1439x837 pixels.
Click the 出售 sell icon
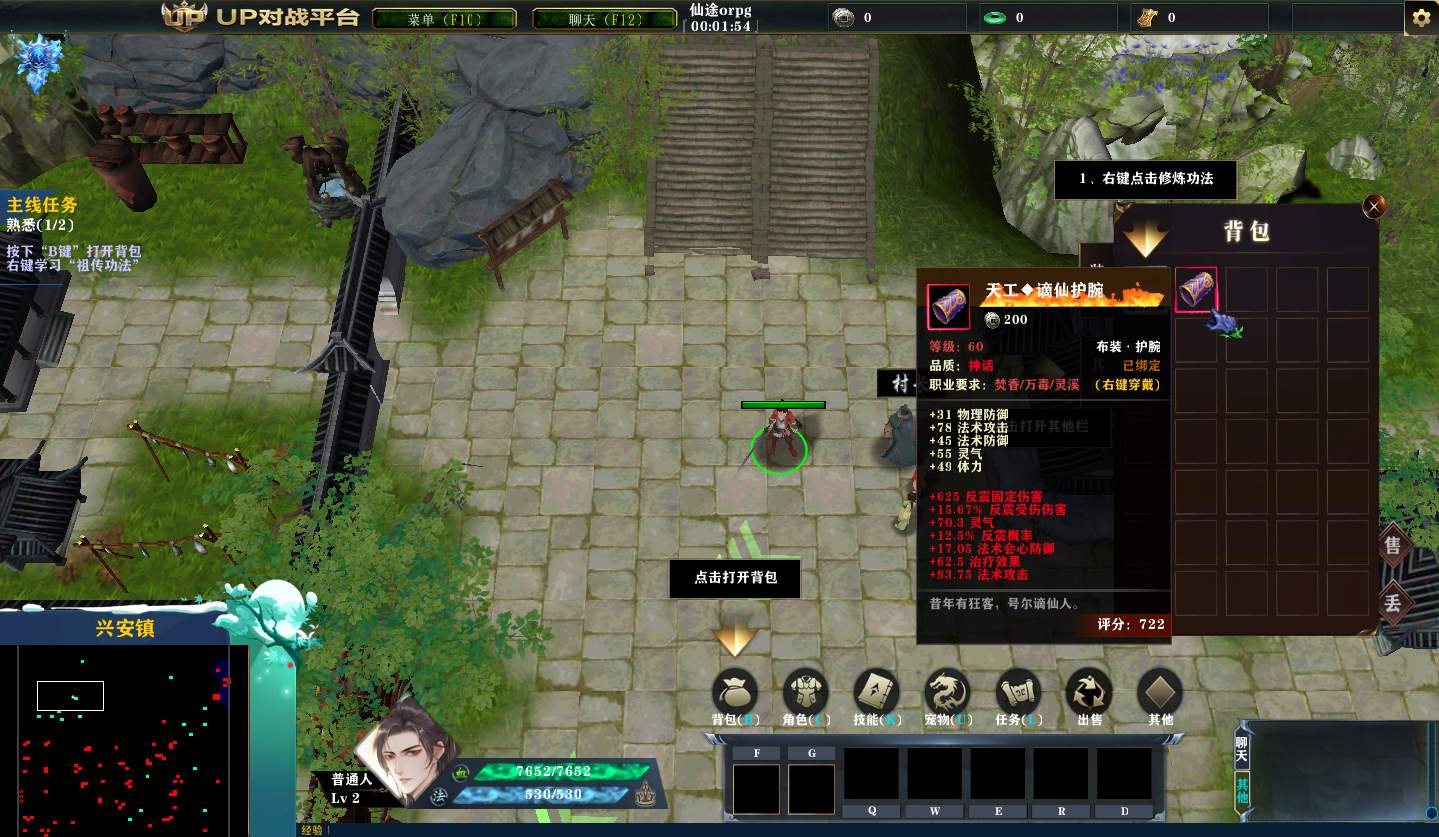(1089, 693)
